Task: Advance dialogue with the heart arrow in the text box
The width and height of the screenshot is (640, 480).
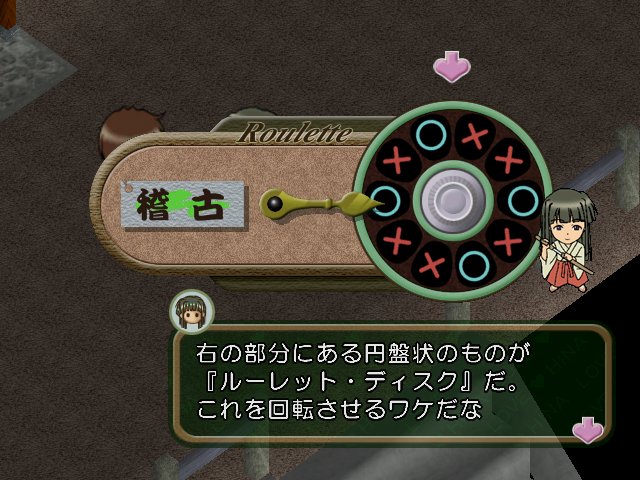Action: coord(587,429)
